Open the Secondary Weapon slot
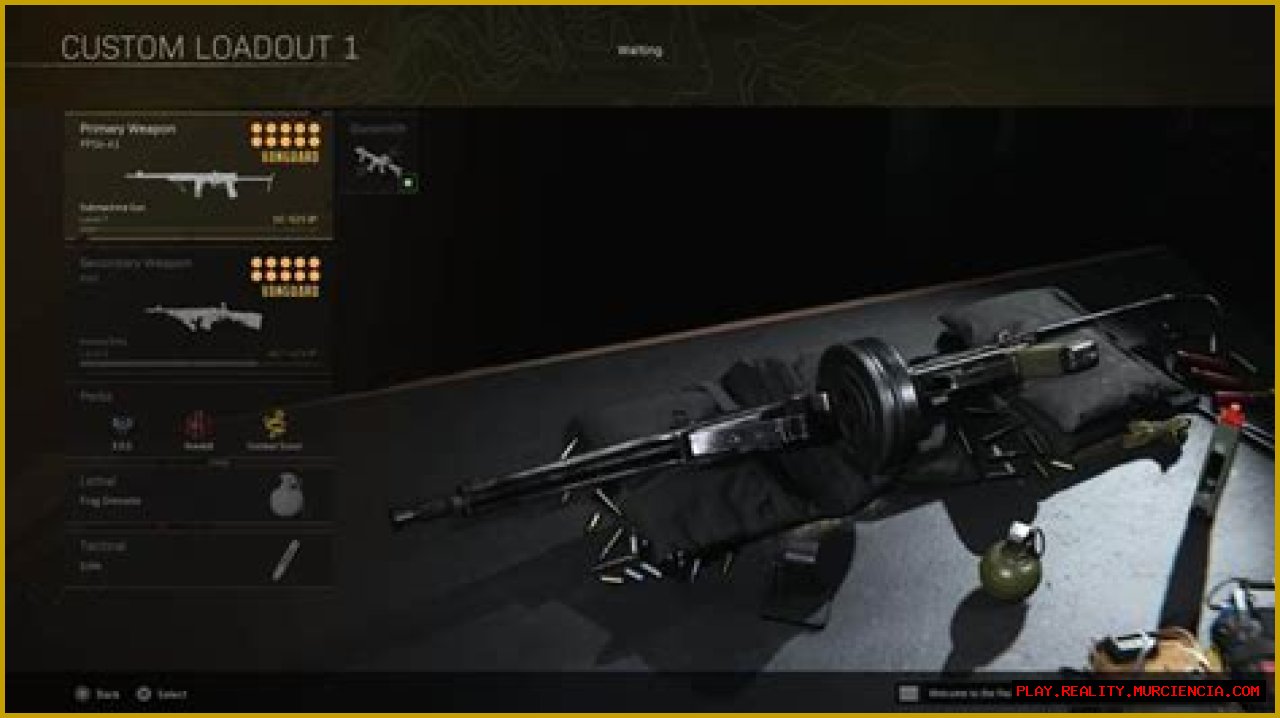This screenshot has width=1280, height=718. pyautogui.click(x=198, y=310)
